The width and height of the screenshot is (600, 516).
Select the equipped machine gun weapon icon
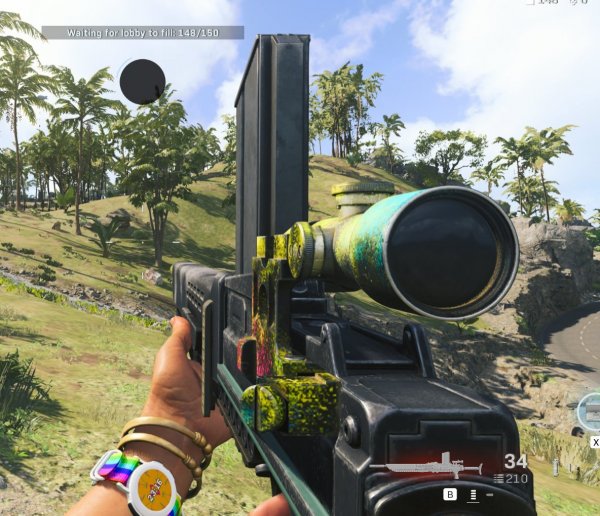422,467
